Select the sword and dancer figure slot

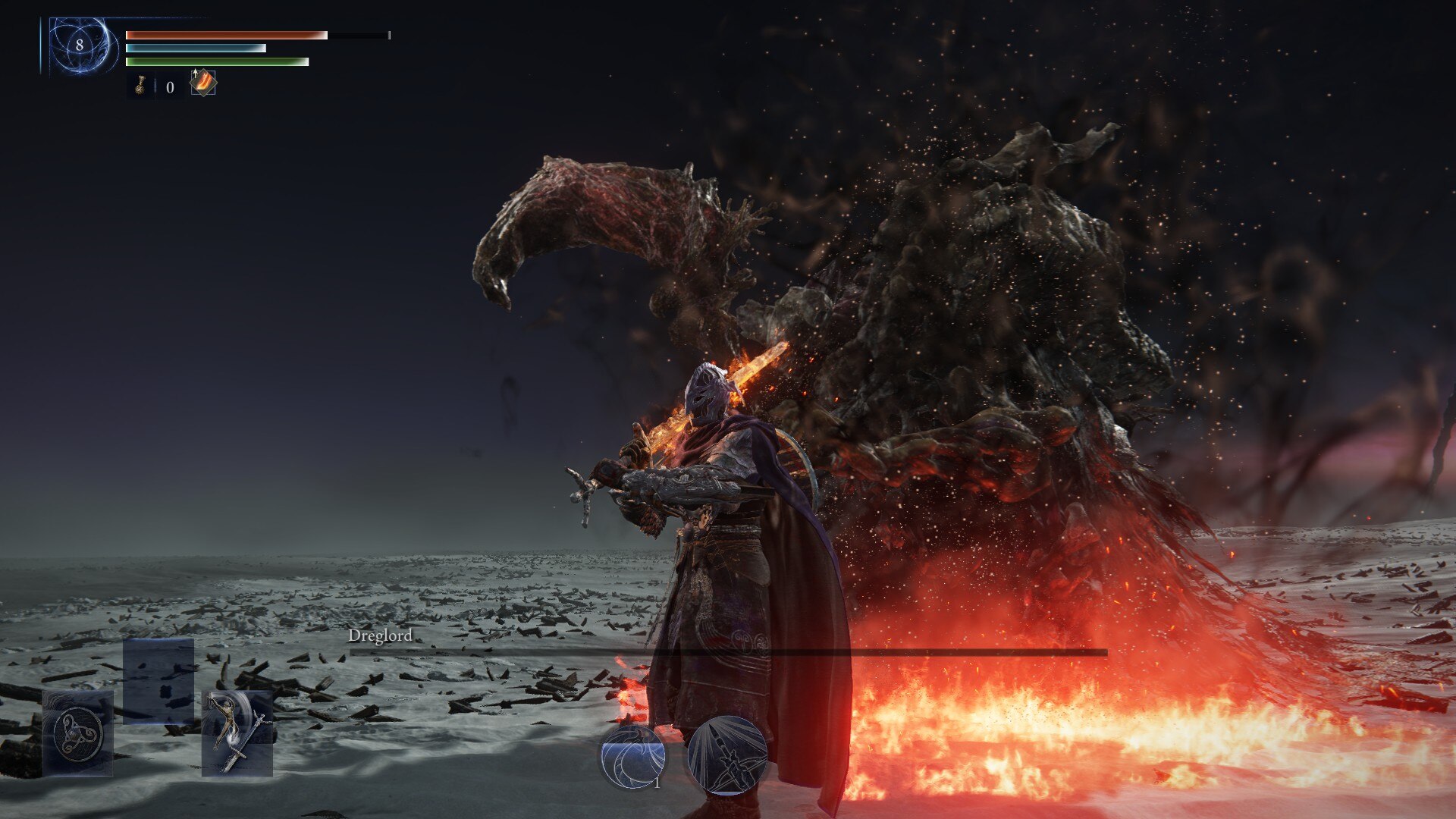[x=237, y=733]
